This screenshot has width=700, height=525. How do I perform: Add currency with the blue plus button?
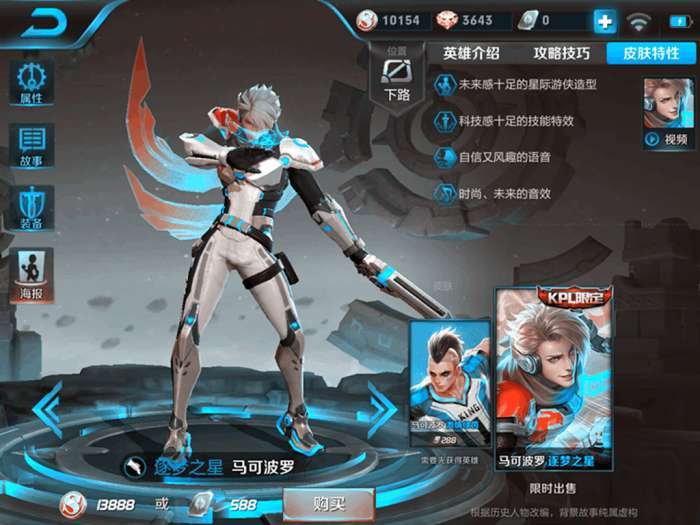pos(605,20)
